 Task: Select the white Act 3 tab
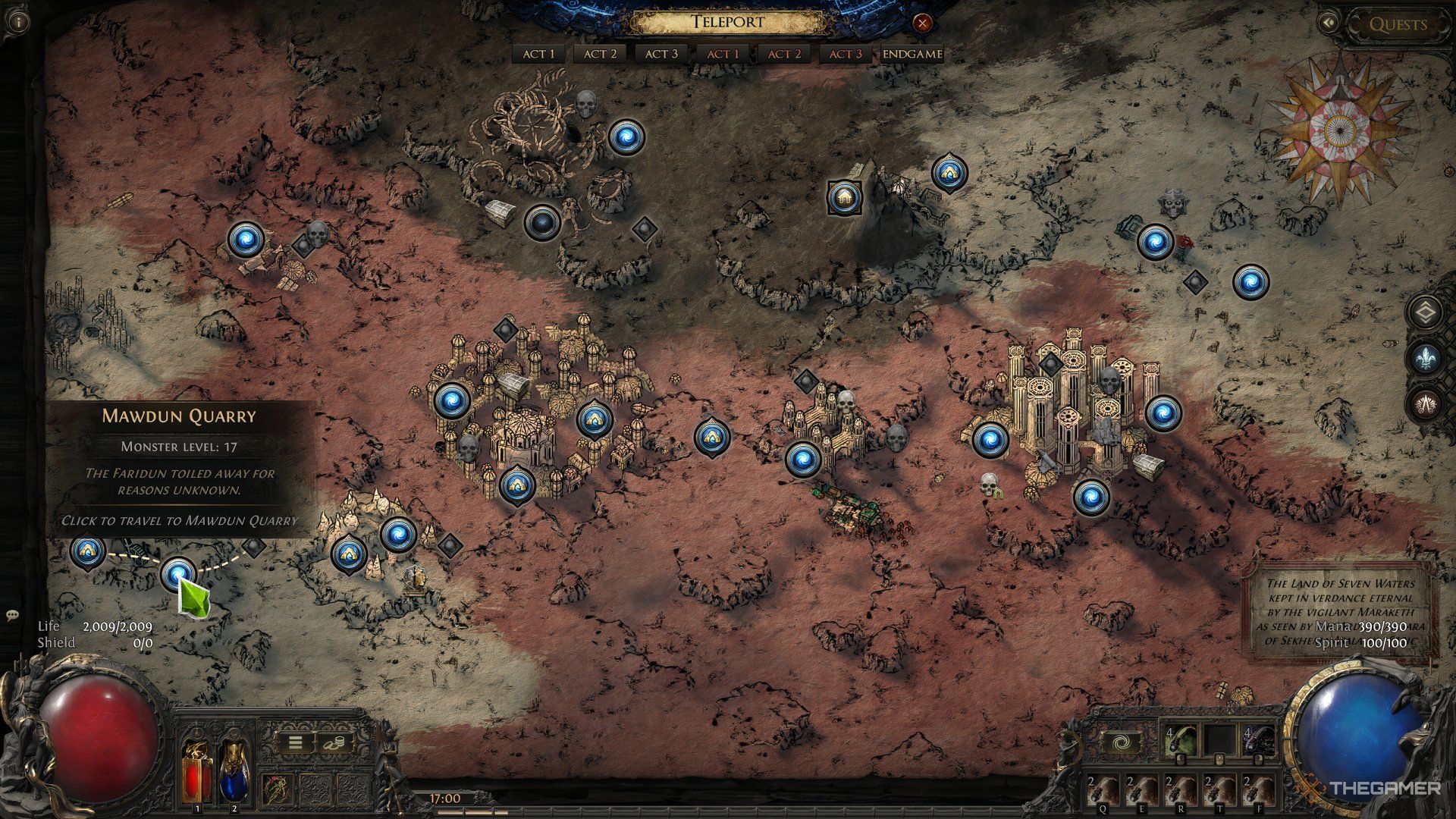coord(661,54)
